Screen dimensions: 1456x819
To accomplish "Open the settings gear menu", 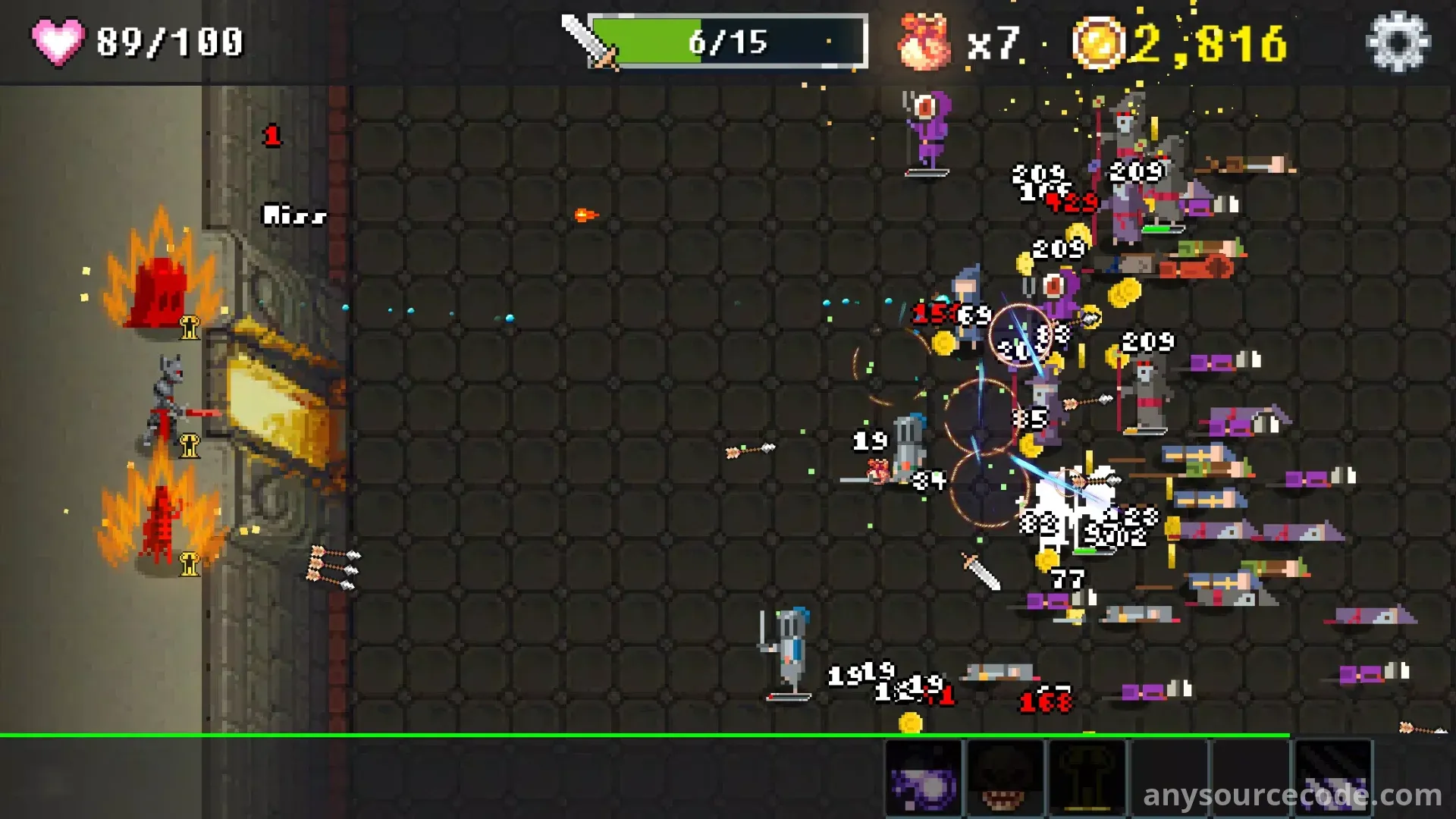I will 1398,42.
